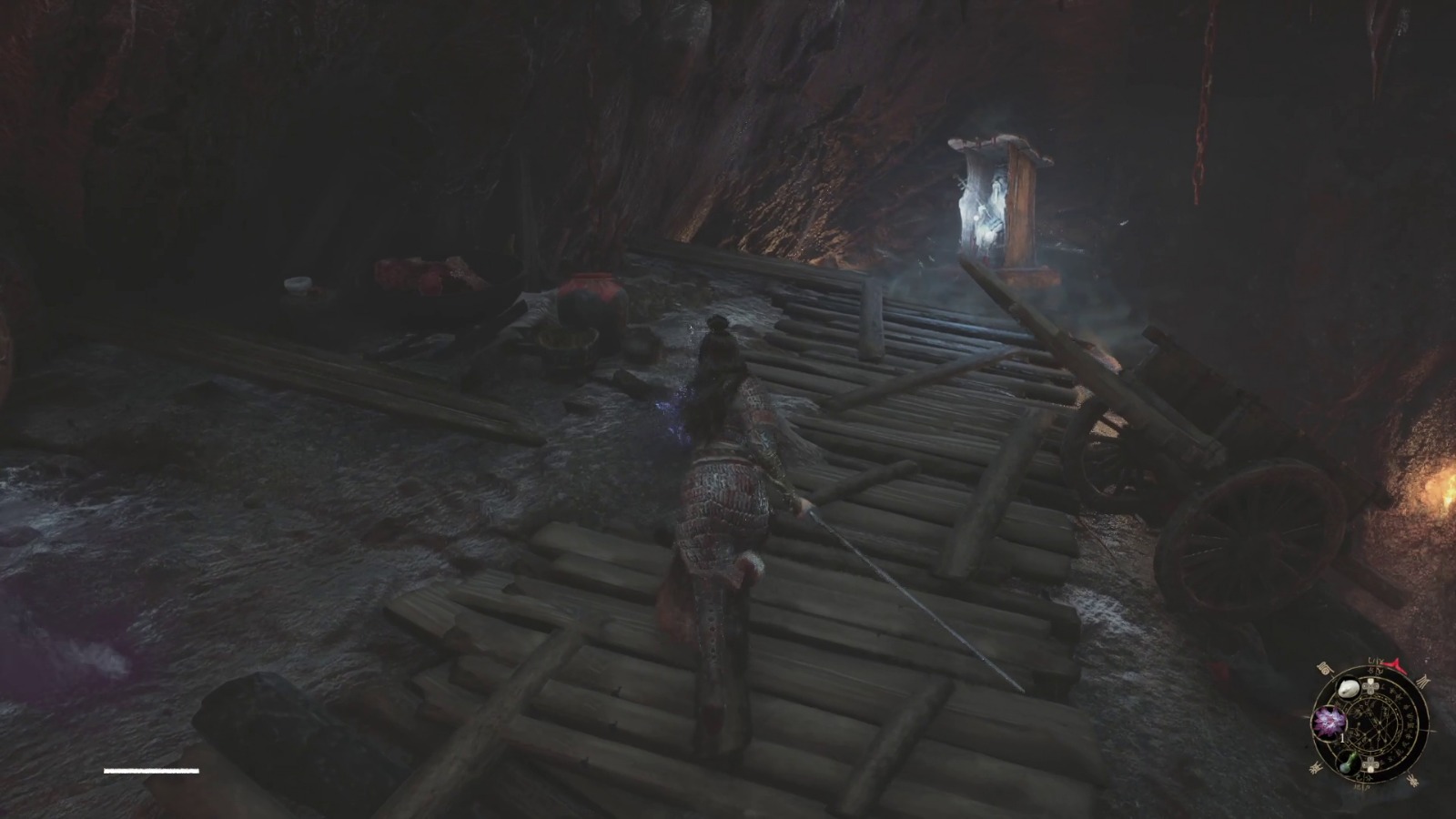Click the upper d-pad cross icon inside the wheel
The image size is (1456, 819).
[x=1370, y=685]
